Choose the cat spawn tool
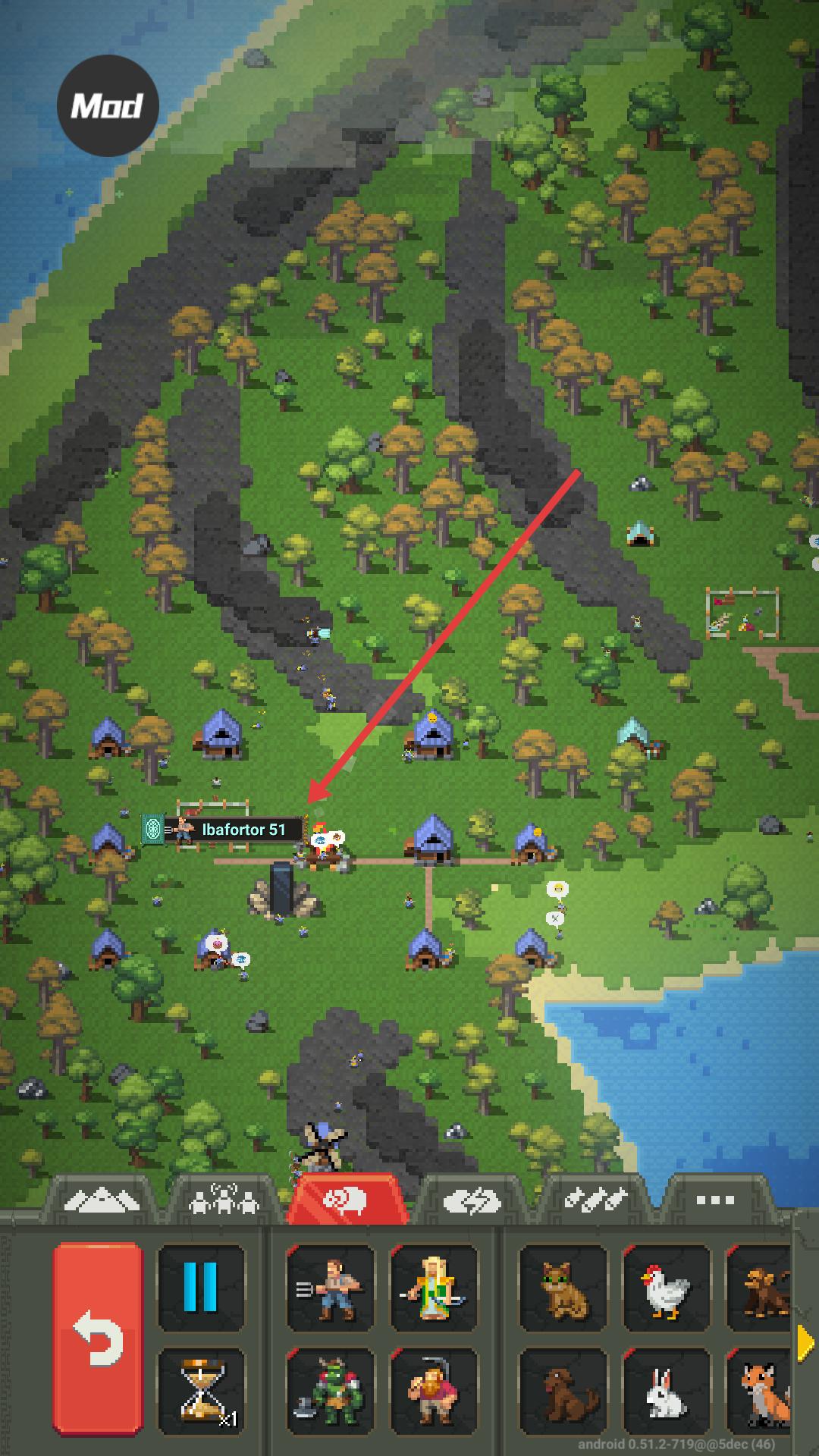The height and width of the screenshot is (1456, 819). pos(563,1288)
